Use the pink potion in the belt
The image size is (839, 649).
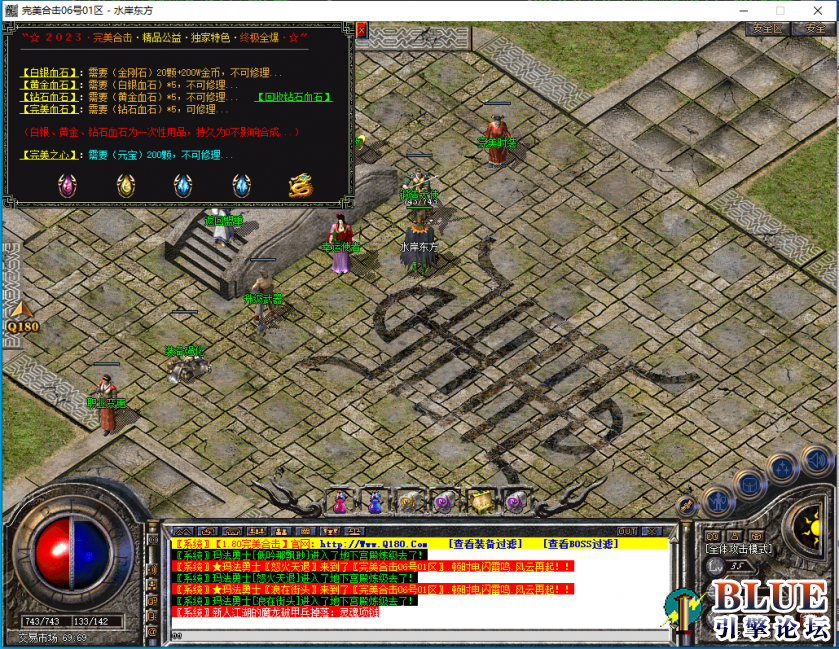340,502
